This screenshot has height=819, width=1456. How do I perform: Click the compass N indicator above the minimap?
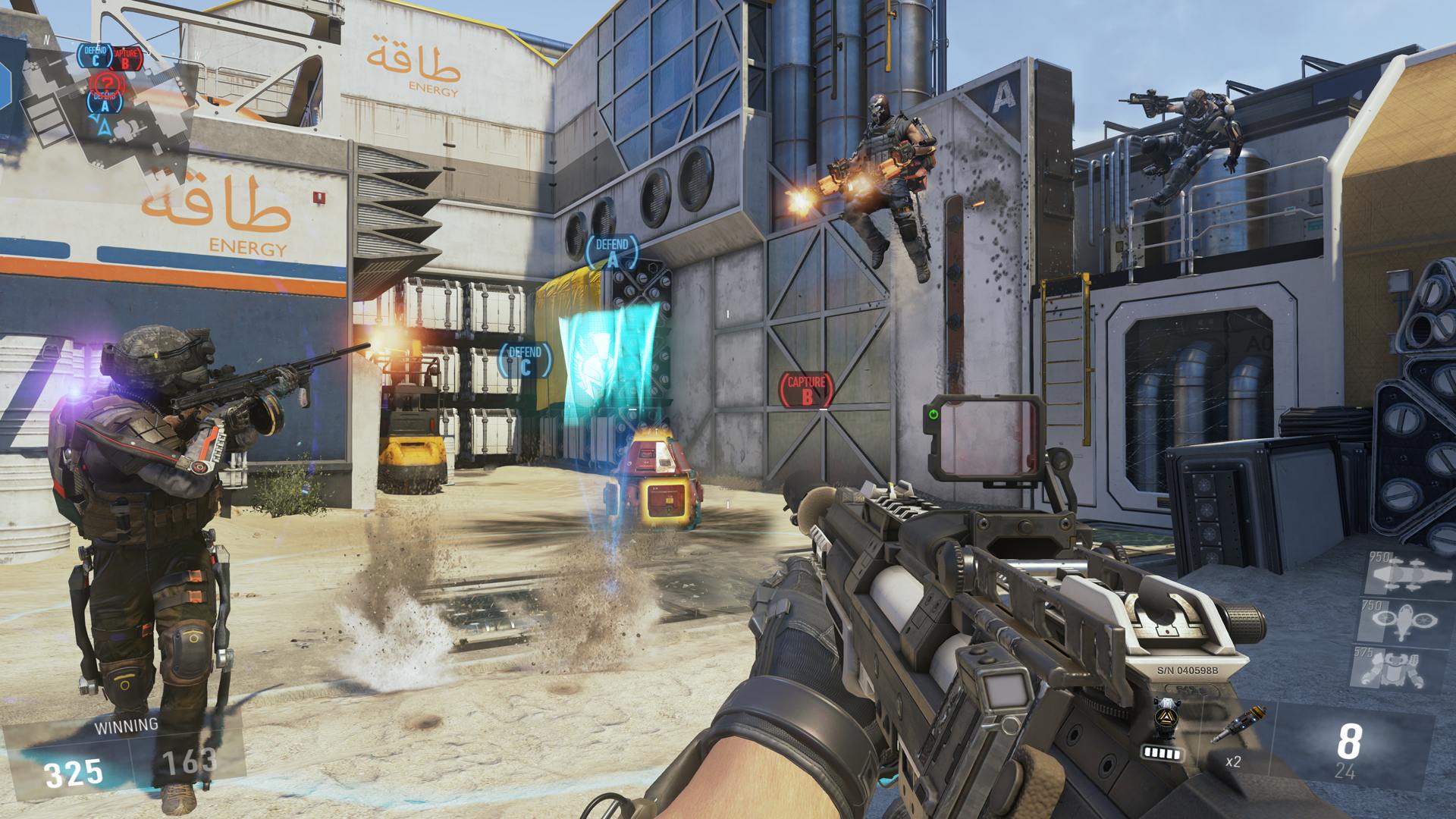[x=47, y=39]
